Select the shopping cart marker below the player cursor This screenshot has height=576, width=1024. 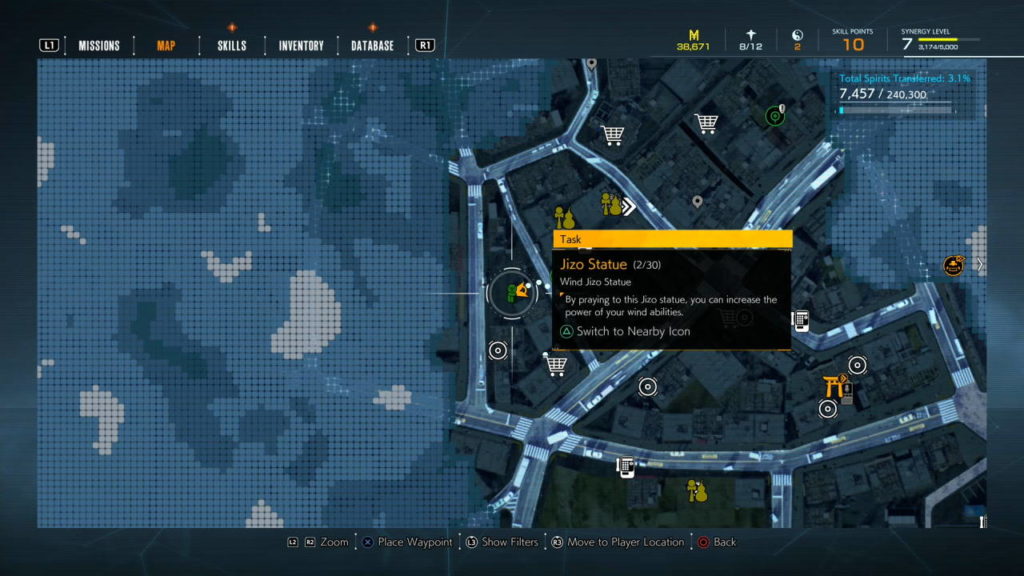[x=556, y=366]
